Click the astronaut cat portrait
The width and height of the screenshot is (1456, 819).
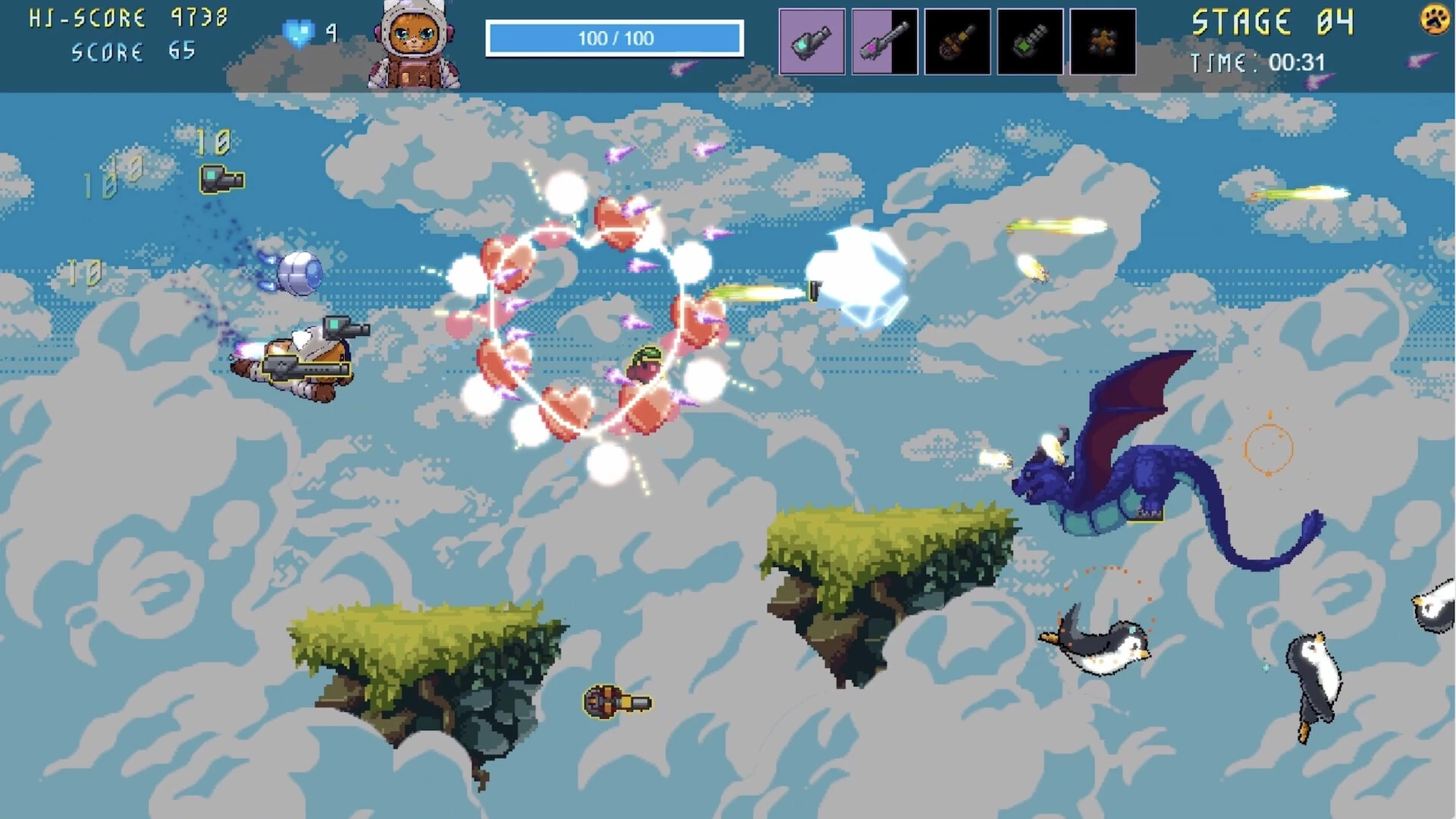413,44
